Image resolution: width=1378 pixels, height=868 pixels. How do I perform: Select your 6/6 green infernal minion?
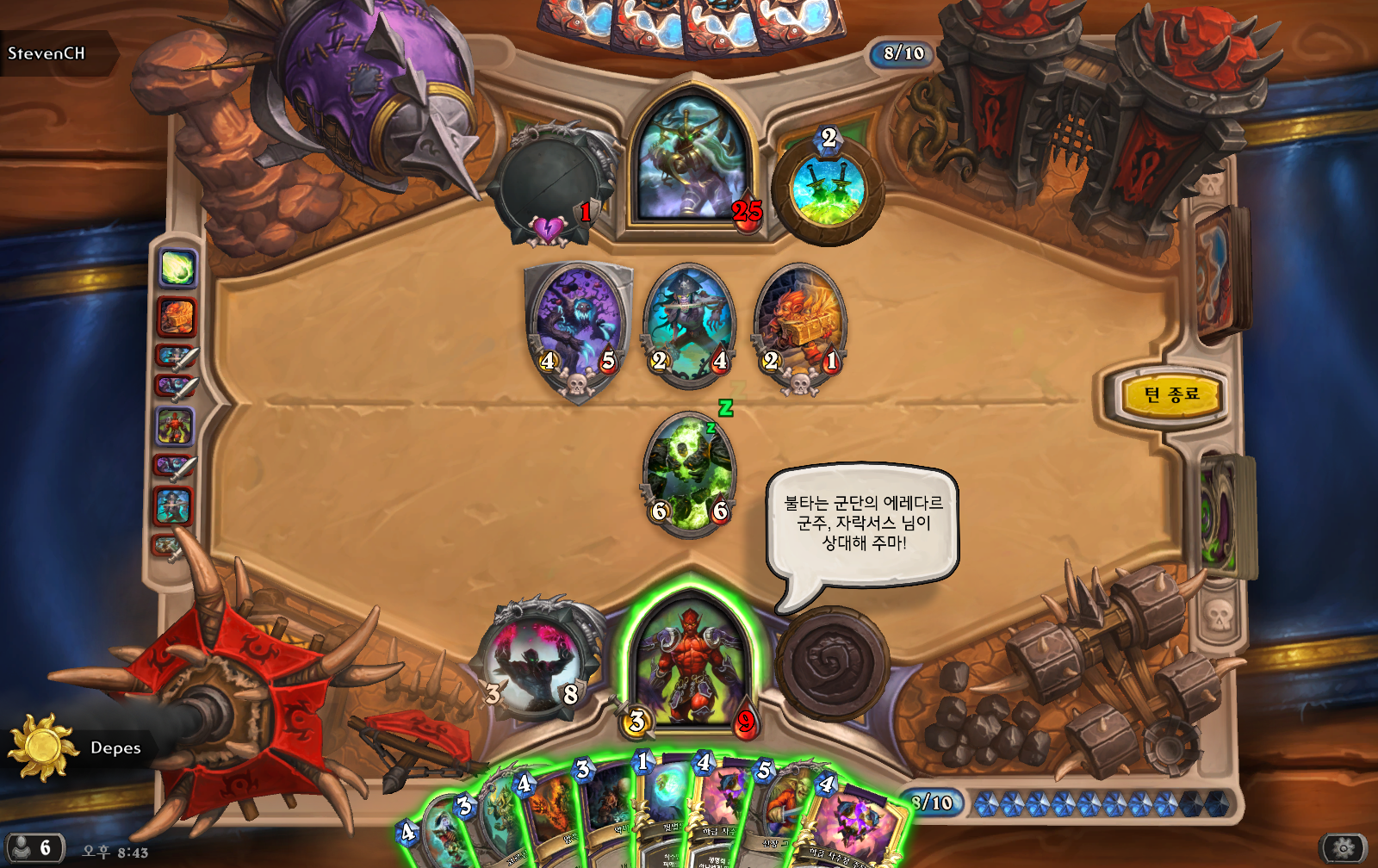(689, 474)
